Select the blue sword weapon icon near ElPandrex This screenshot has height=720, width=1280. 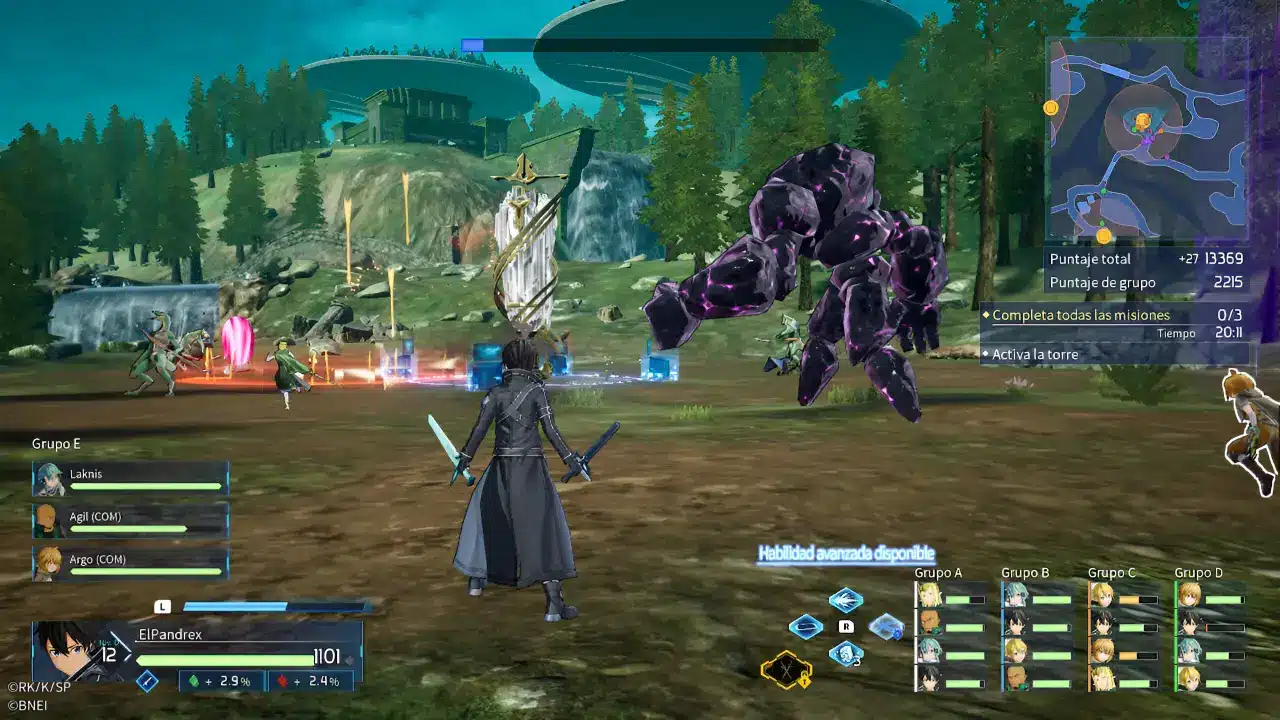147,679
